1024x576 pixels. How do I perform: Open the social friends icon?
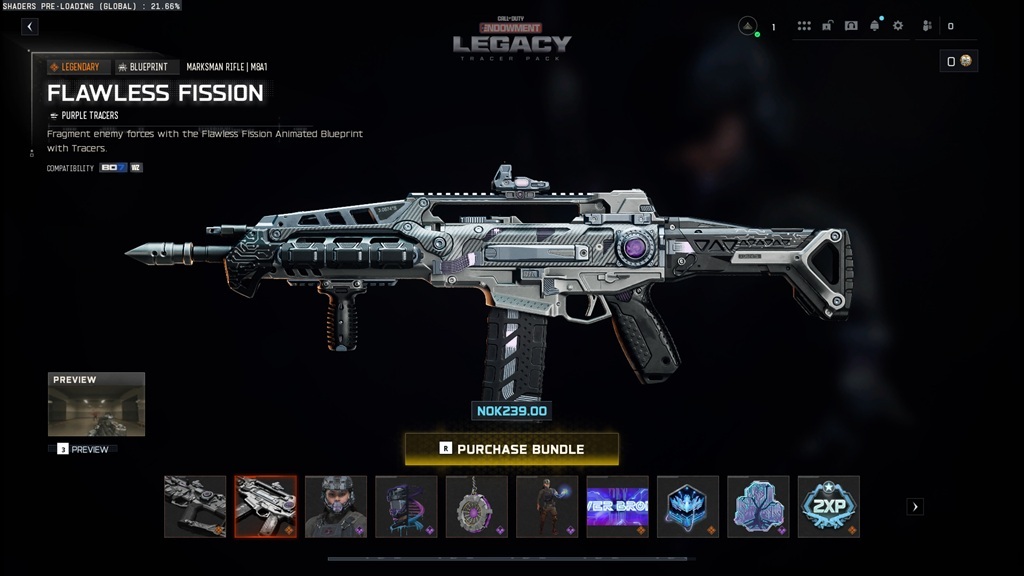click(927, 26)
